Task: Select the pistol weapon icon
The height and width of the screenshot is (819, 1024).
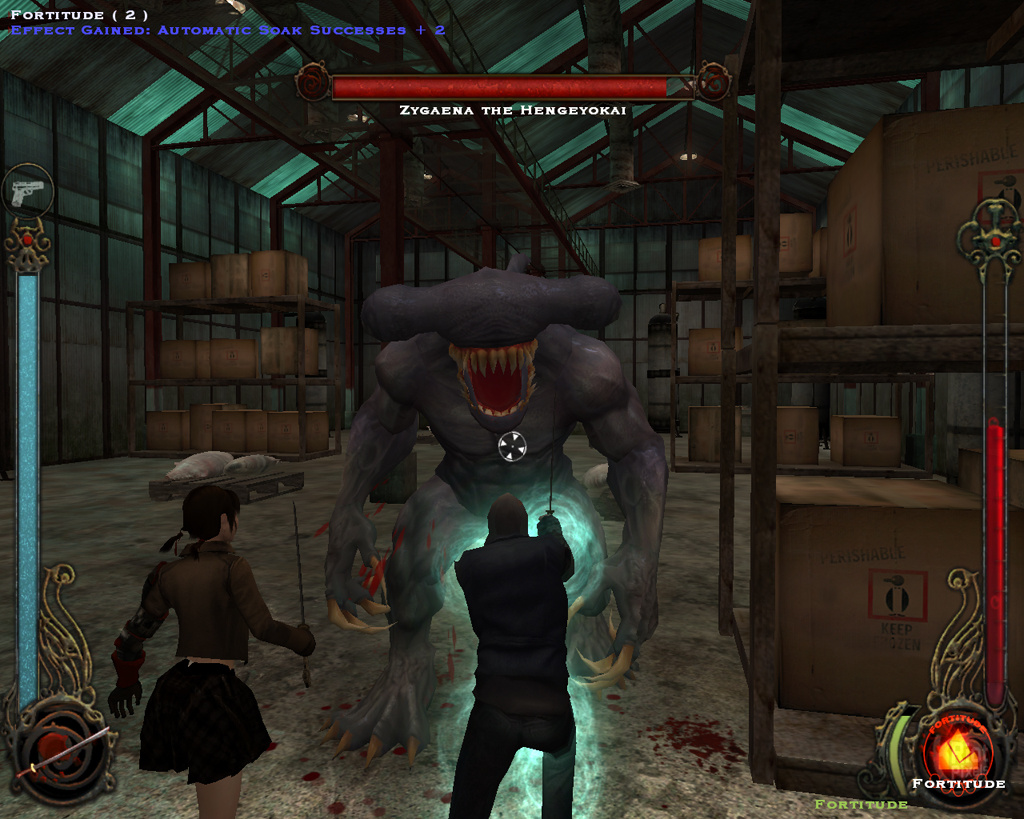Action: (x=28, y=190)
